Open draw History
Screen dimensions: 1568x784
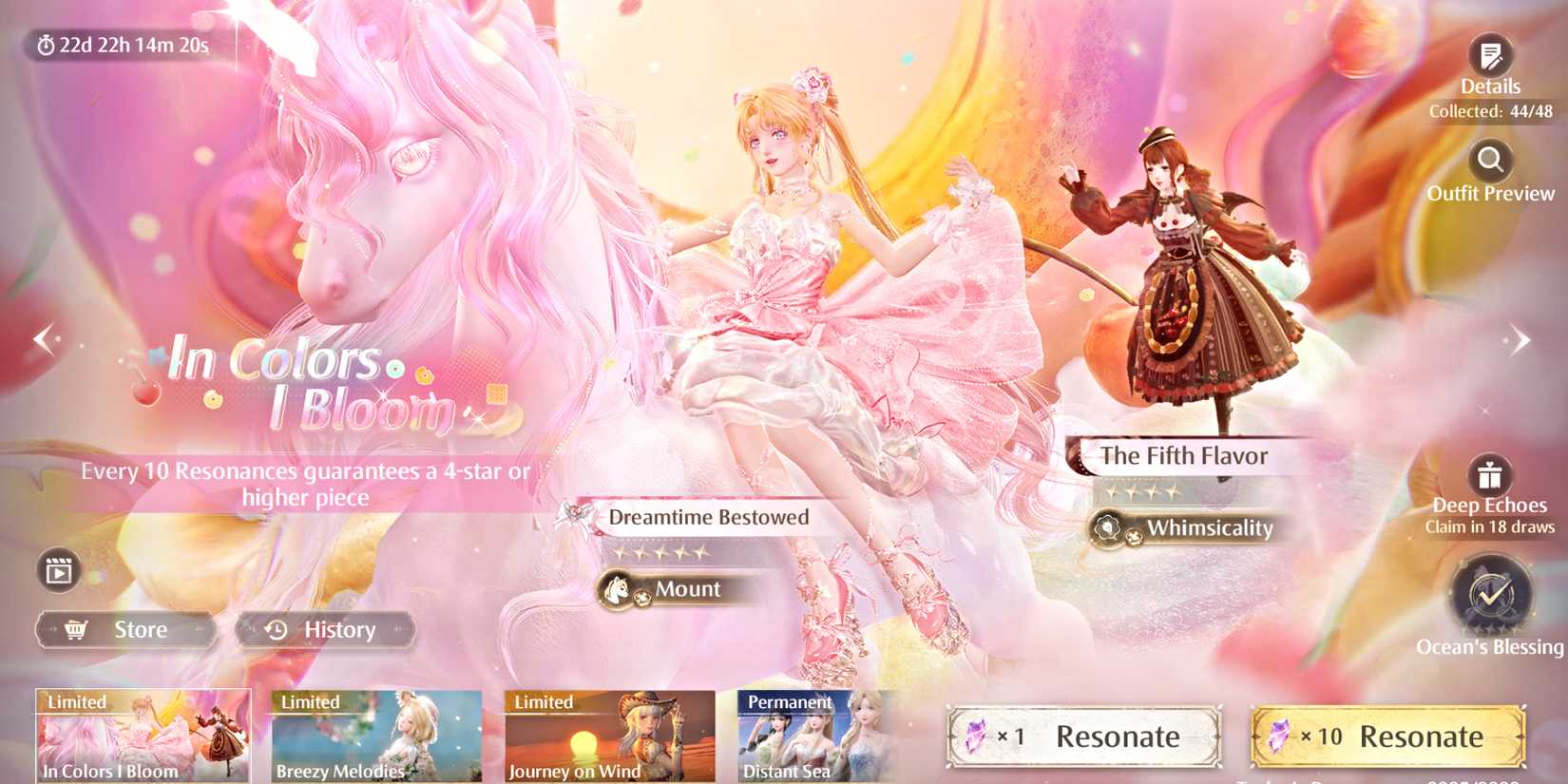[326, 628]
